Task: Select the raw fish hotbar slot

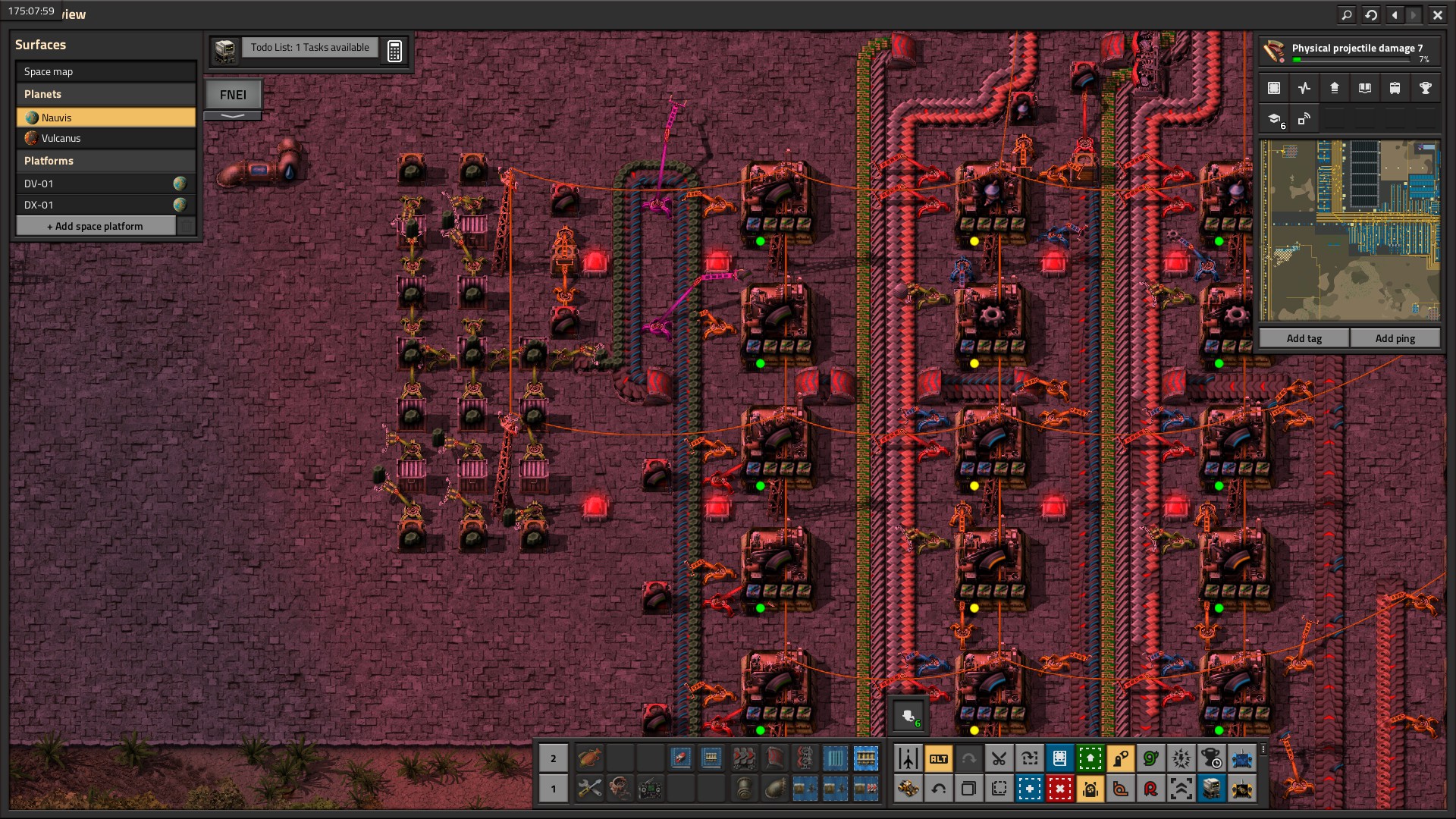Action: click(x=589, y=758)
